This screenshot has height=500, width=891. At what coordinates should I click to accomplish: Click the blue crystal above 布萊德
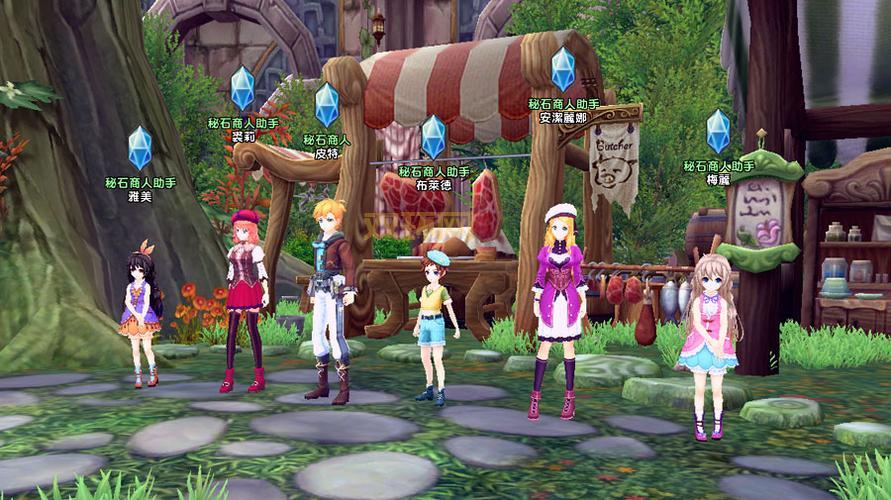tap(433, 137)
